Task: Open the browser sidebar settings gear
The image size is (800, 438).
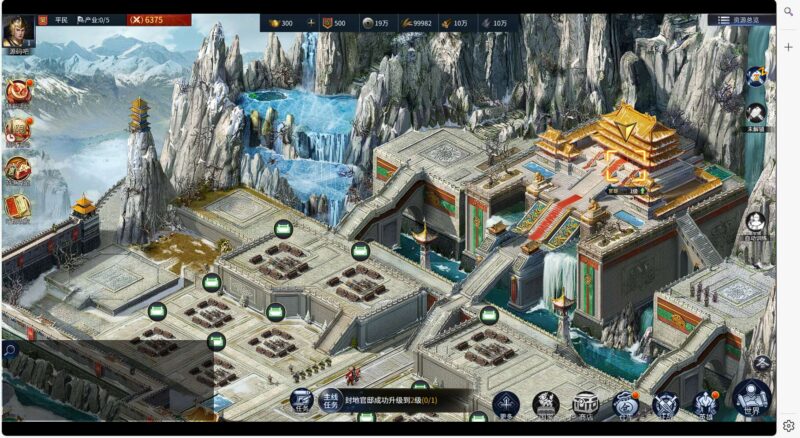Action: (x=788, y=425)
